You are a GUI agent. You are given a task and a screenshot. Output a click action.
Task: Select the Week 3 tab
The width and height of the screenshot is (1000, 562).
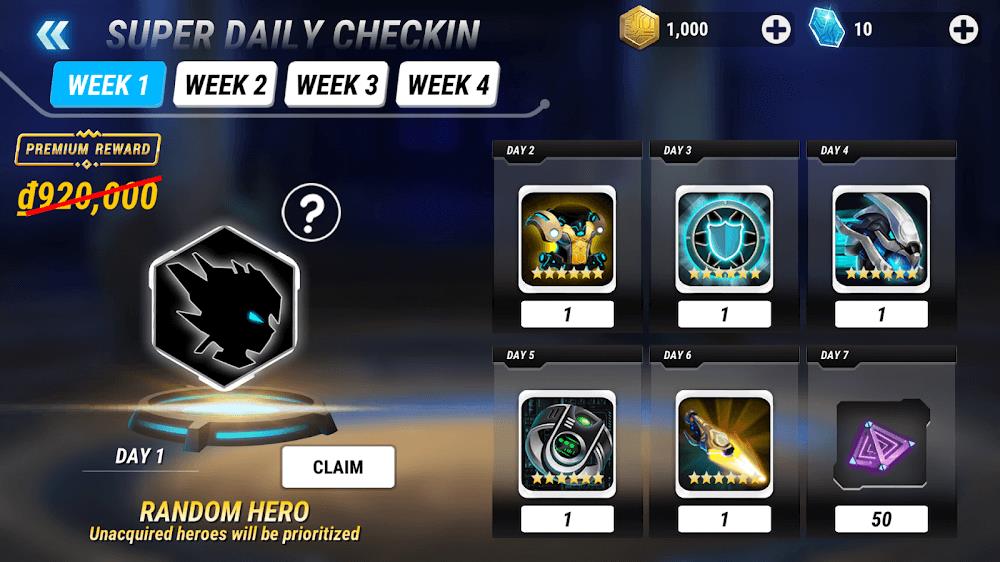[337, 85]
